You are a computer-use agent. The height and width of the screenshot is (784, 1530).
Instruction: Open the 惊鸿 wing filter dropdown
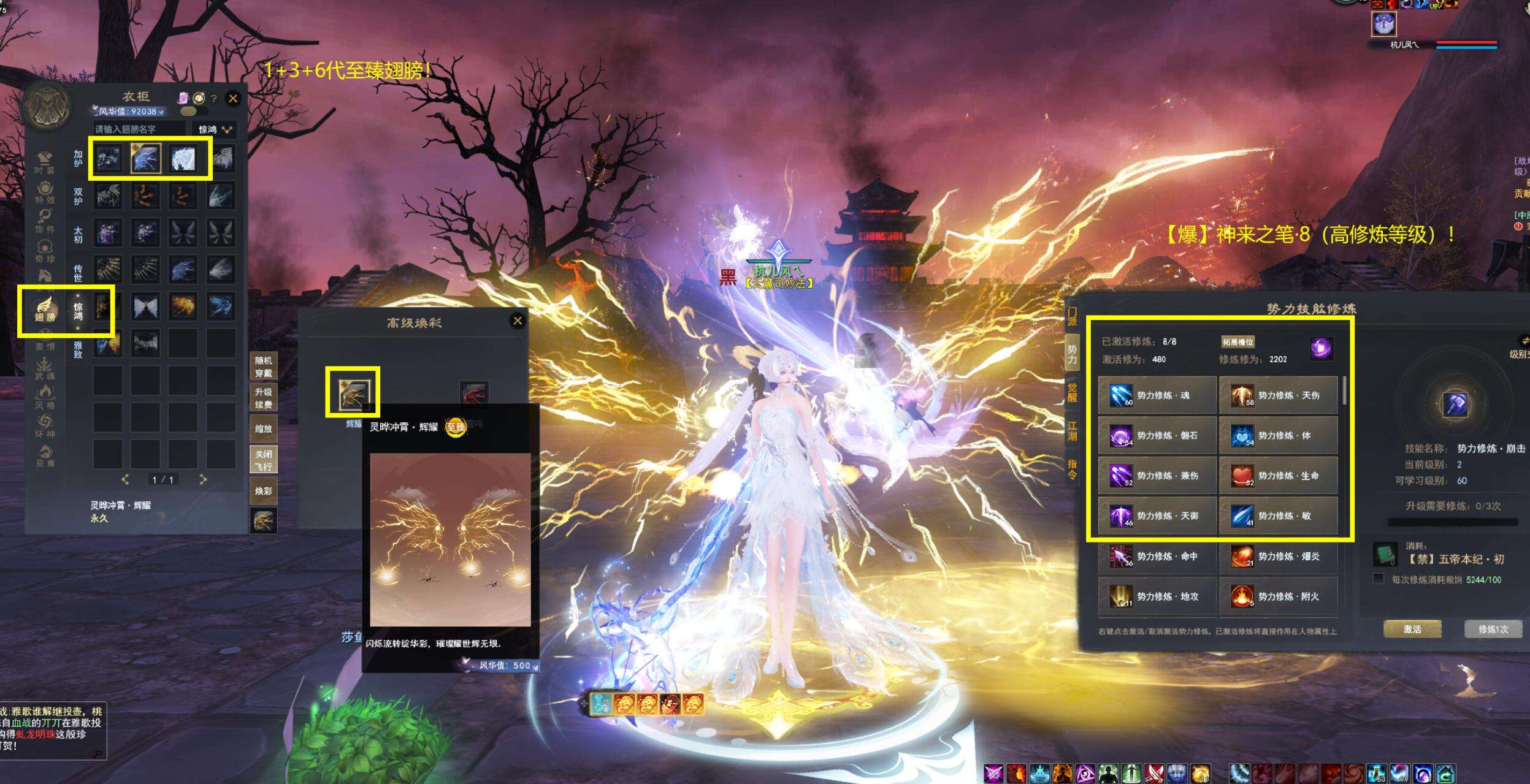point(214,129)
